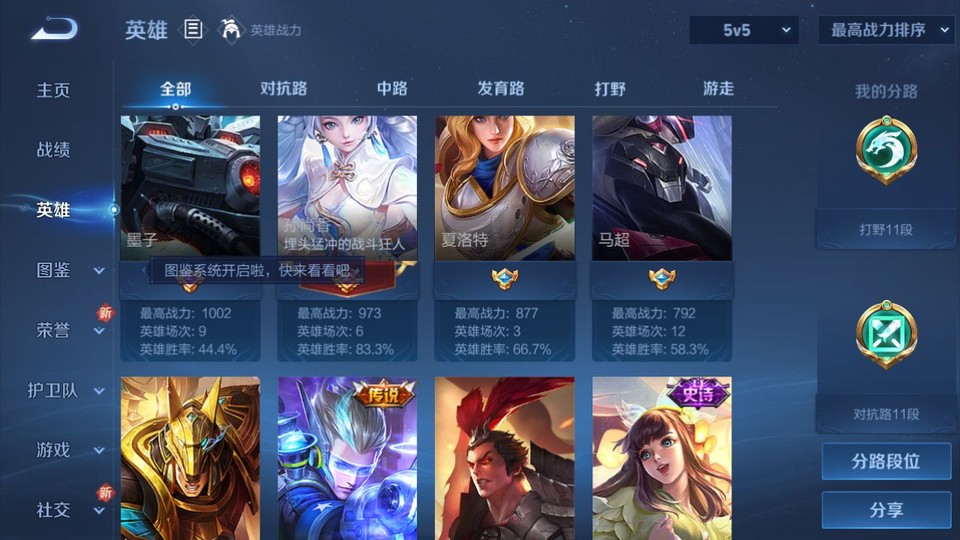Switch to the 对抗路 tab
The width and height of the screenshot is (960, 540).
coord(283,88)
